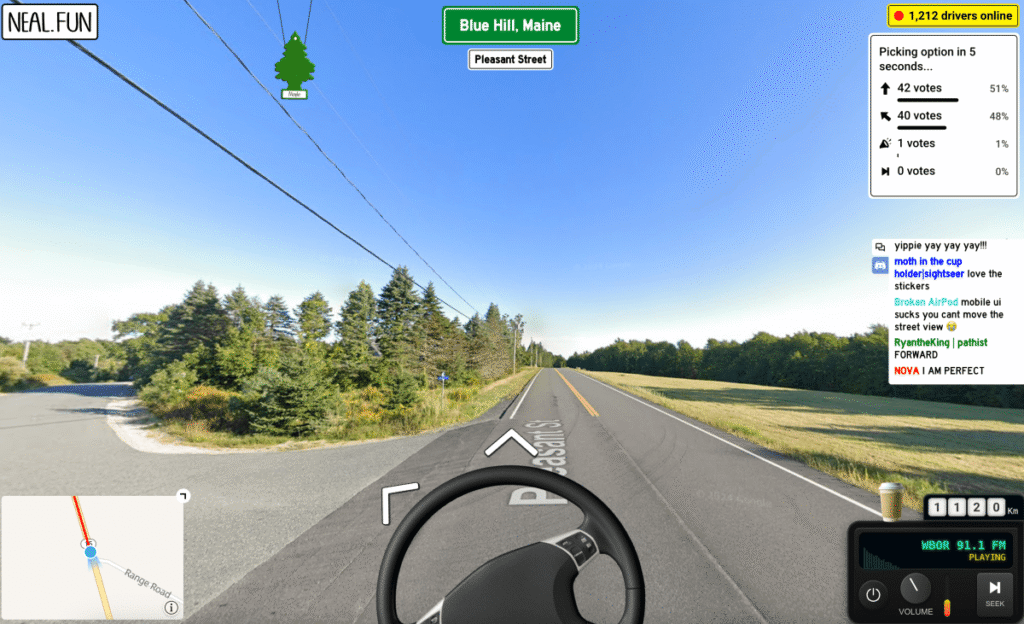Click the green pine tree air freshener

[294, 65]
